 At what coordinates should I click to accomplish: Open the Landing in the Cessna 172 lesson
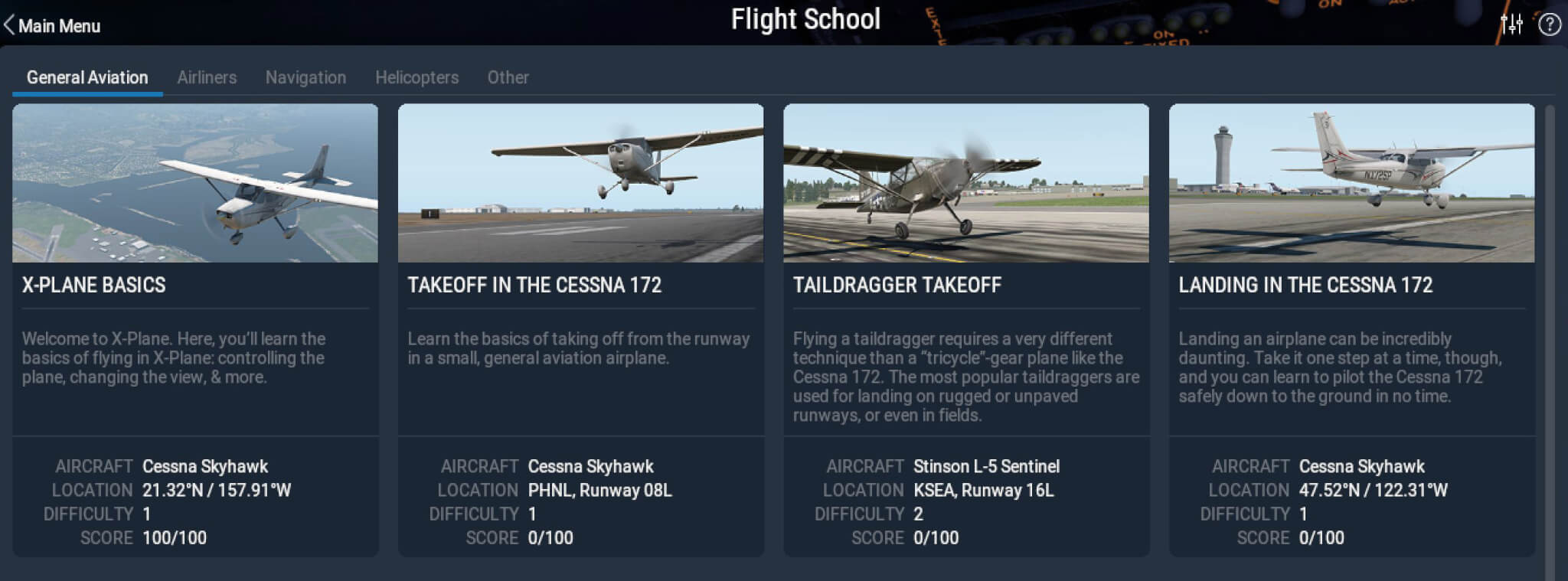click(x=1351, y=184)
